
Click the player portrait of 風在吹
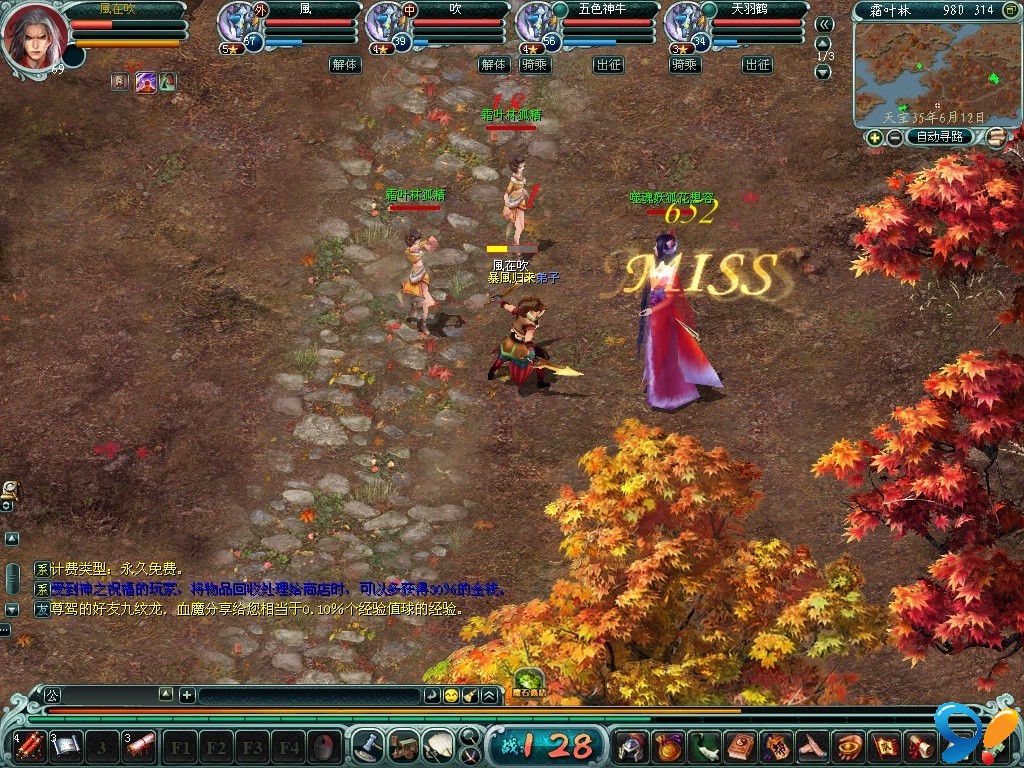(33, 36)
